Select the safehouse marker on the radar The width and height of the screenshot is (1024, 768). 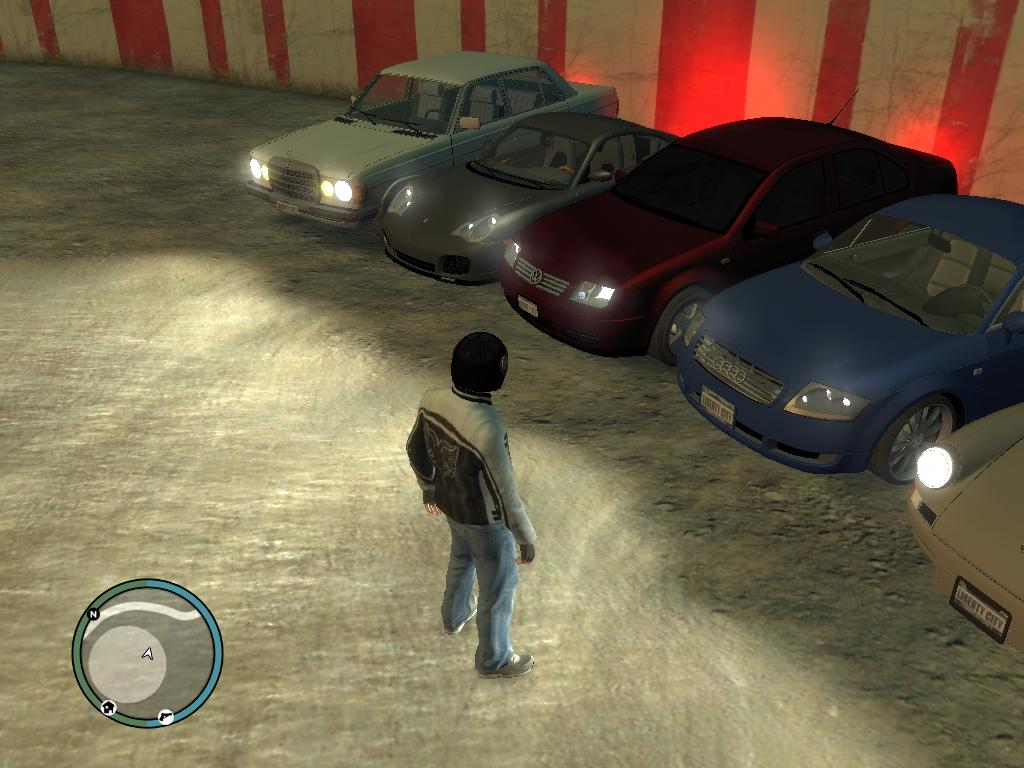click(x=108, y=708)
